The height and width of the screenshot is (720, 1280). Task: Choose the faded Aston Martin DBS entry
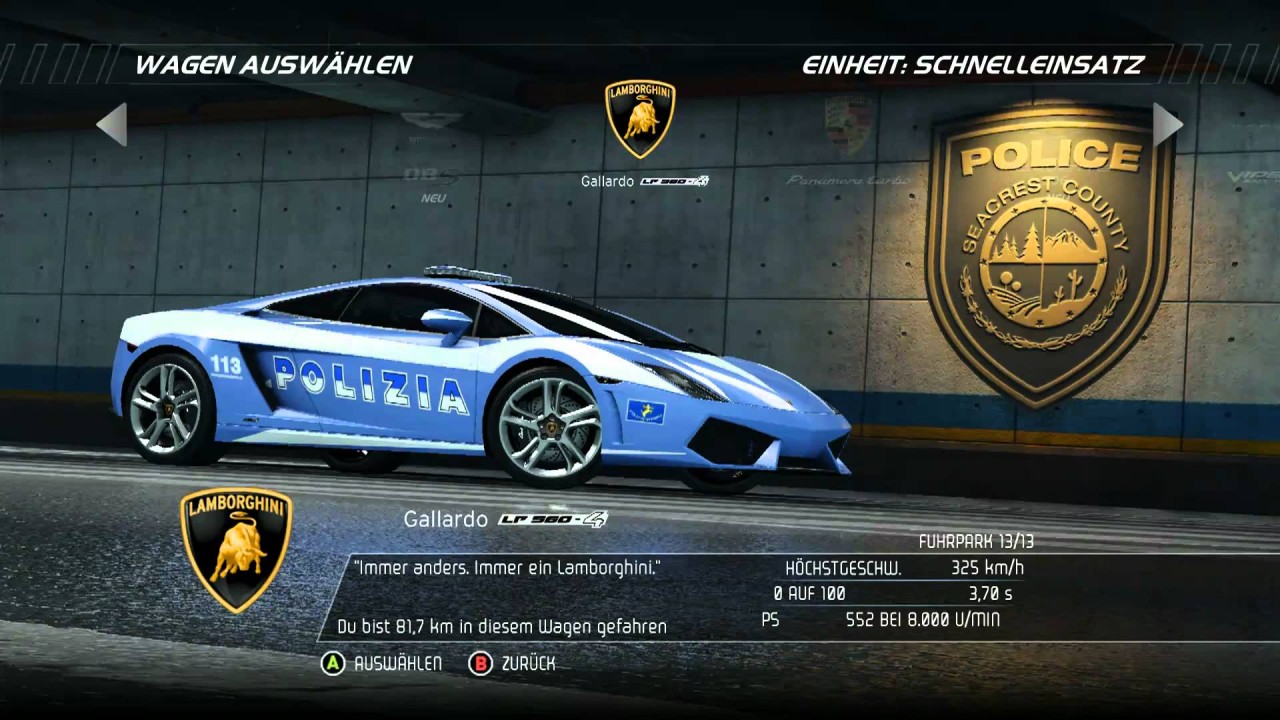(432, 150)
